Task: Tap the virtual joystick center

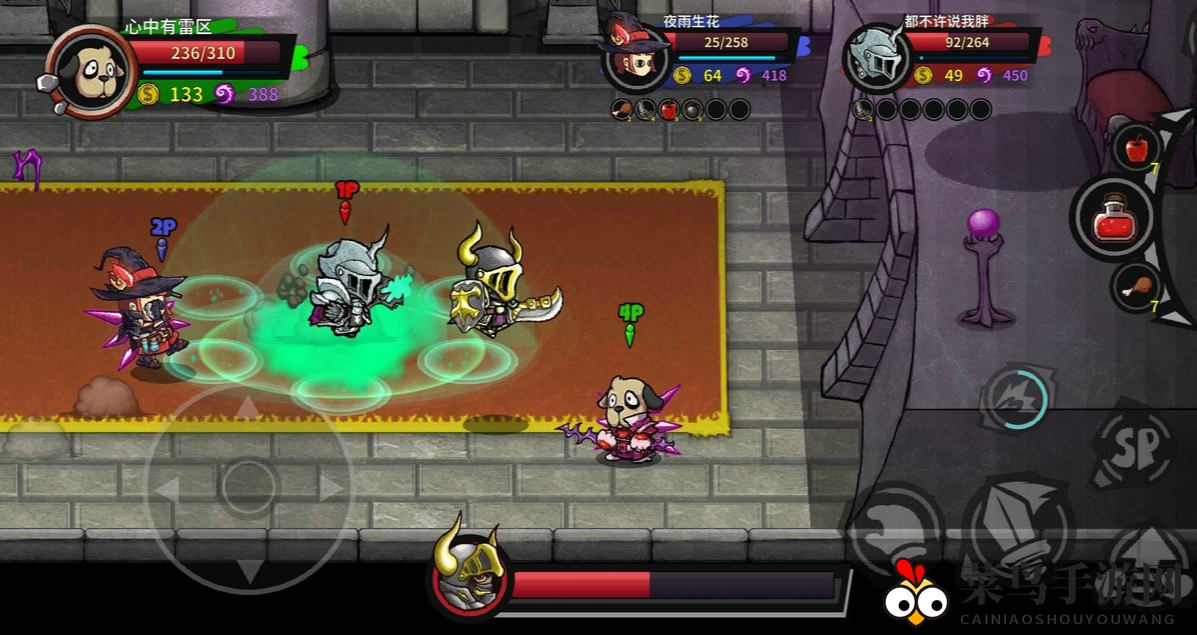Action: pos(249,488)
